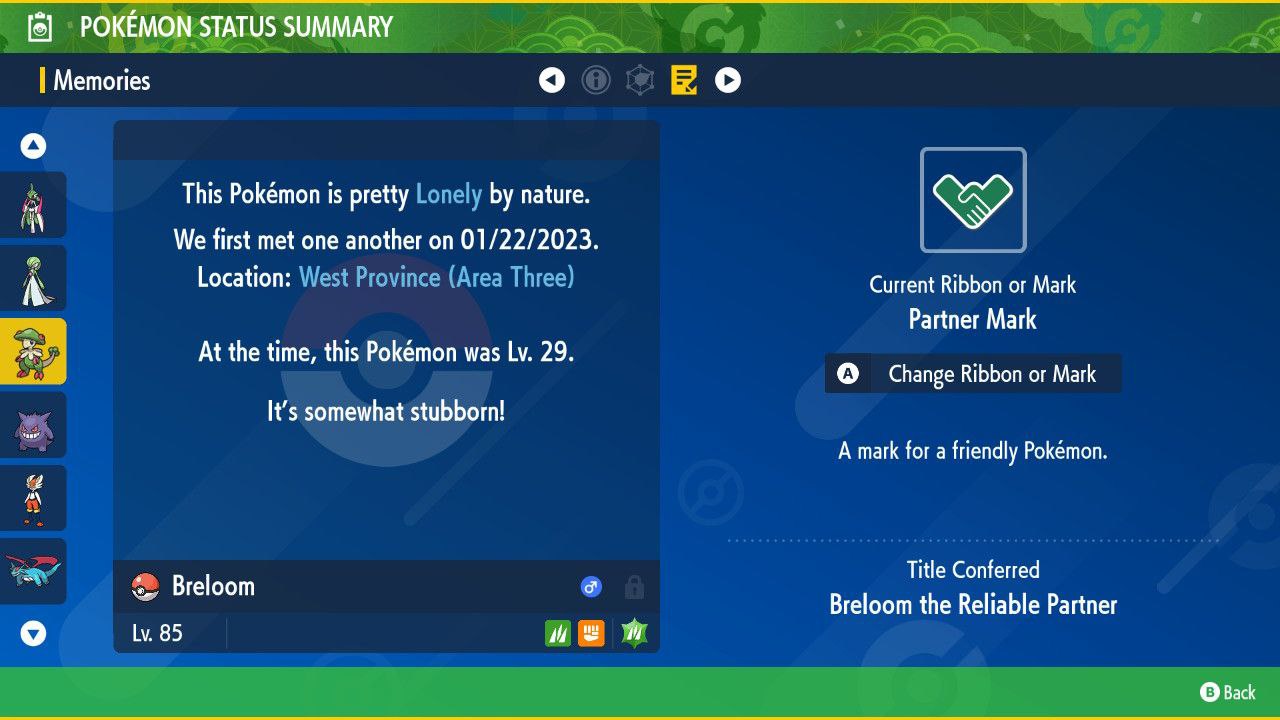Select Salamence in party list
The width and height of the screenshot is (1280, 720).
click(33, 571)
